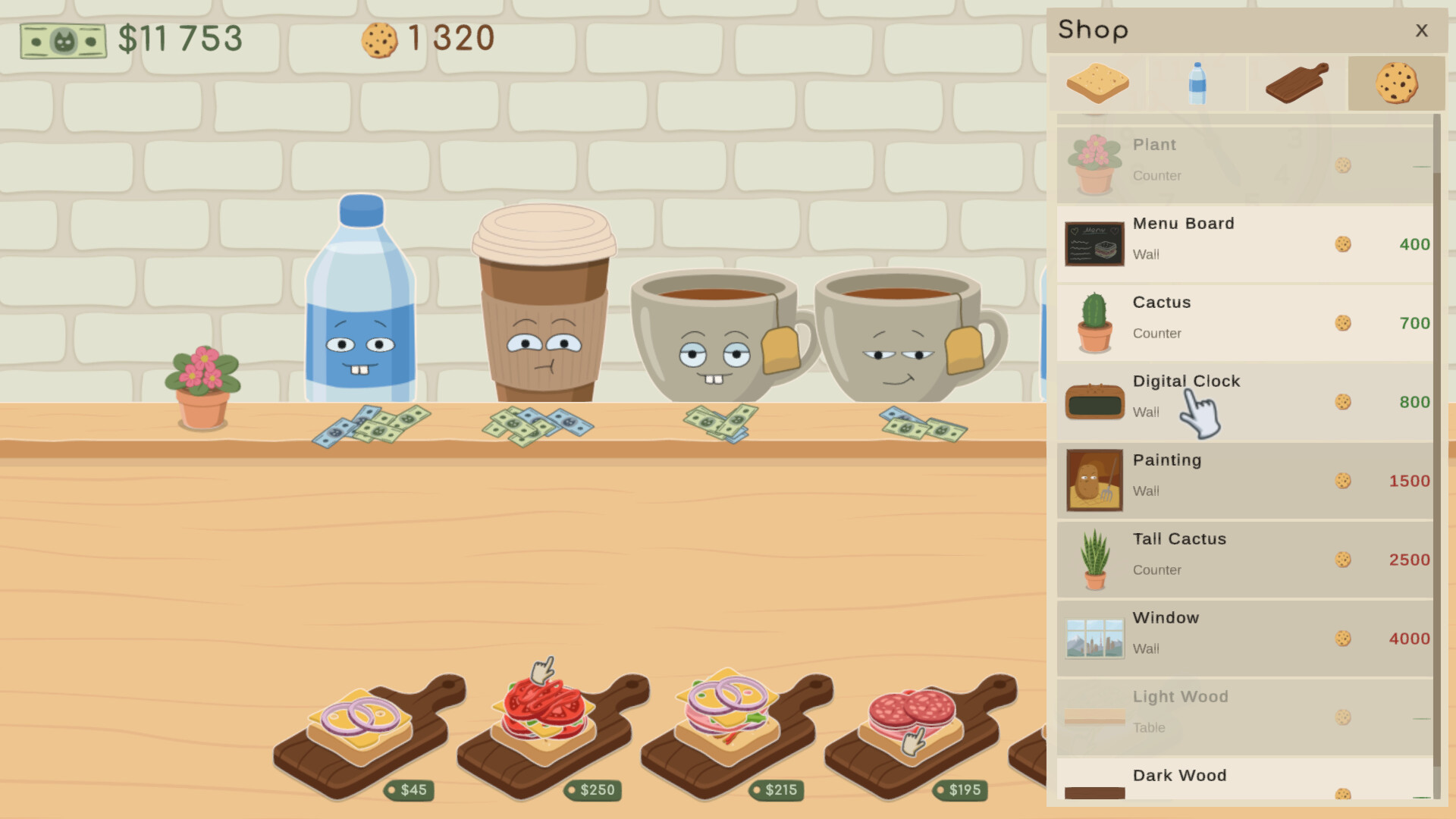Select the cutting board category in Shop
Image resolution: width=1456 pixels, height=819 pixels.
coord(1295,82)
